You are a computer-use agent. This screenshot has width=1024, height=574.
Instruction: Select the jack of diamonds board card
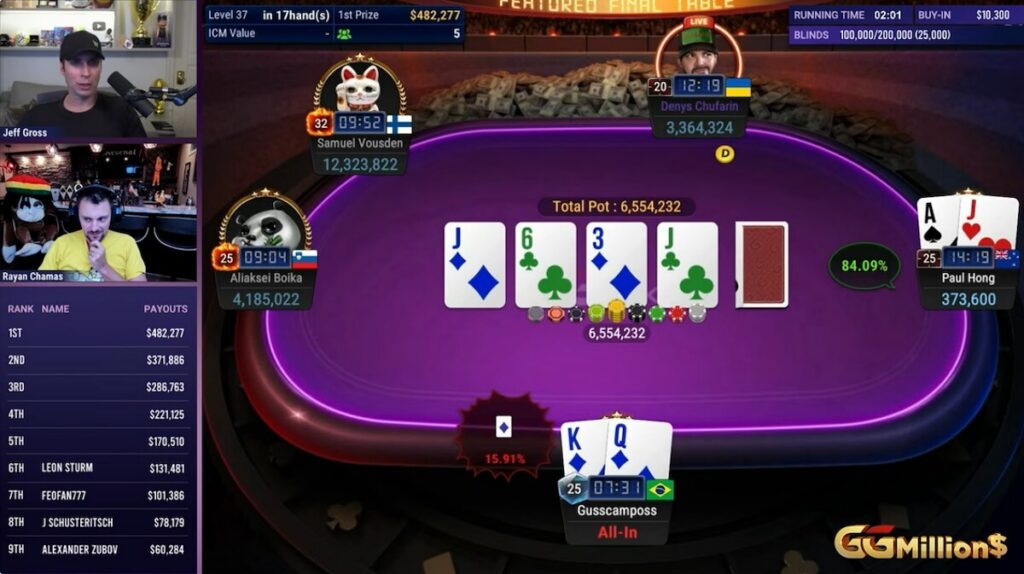point(474,264)
